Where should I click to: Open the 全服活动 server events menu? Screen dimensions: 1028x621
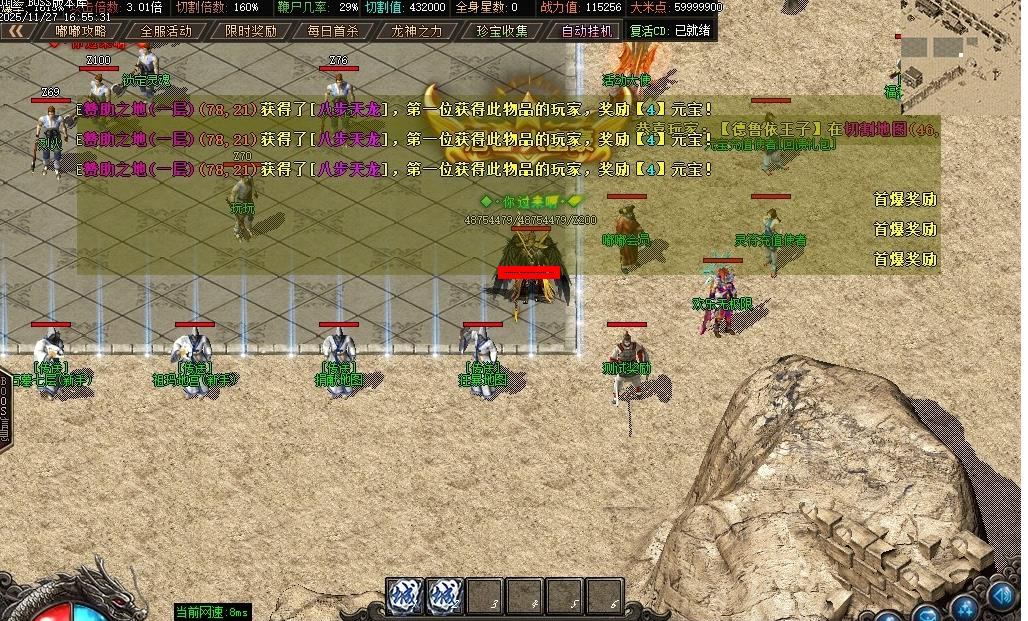pos(166,31)
